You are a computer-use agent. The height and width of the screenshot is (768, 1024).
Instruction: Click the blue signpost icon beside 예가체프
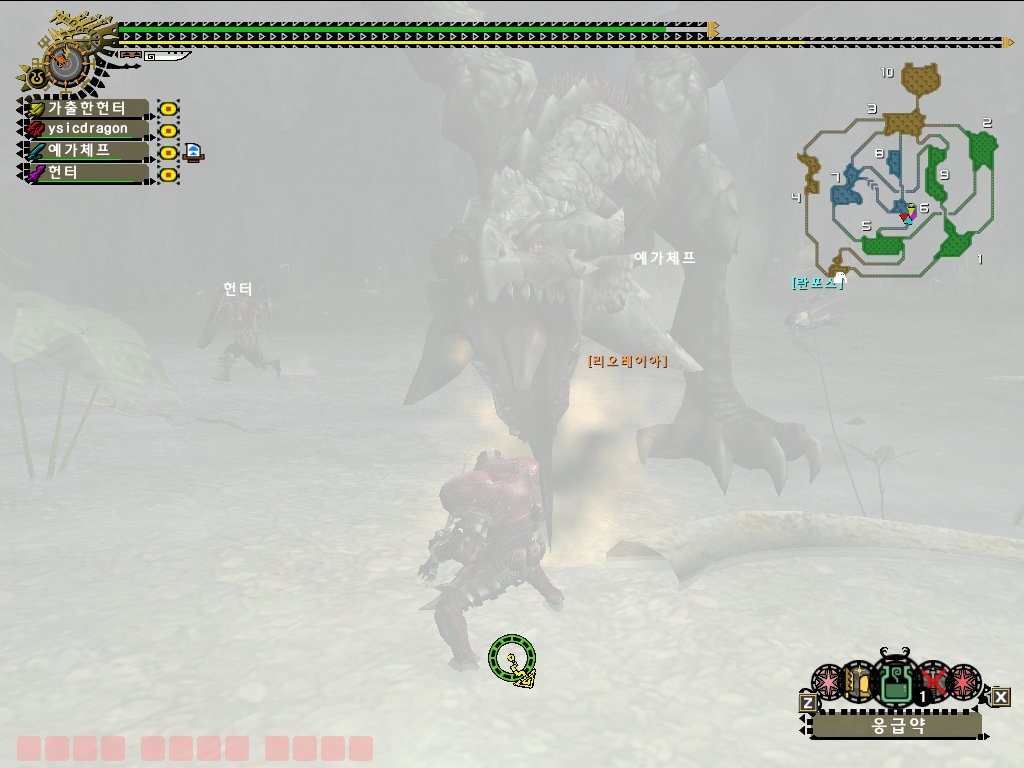(193, 152)
